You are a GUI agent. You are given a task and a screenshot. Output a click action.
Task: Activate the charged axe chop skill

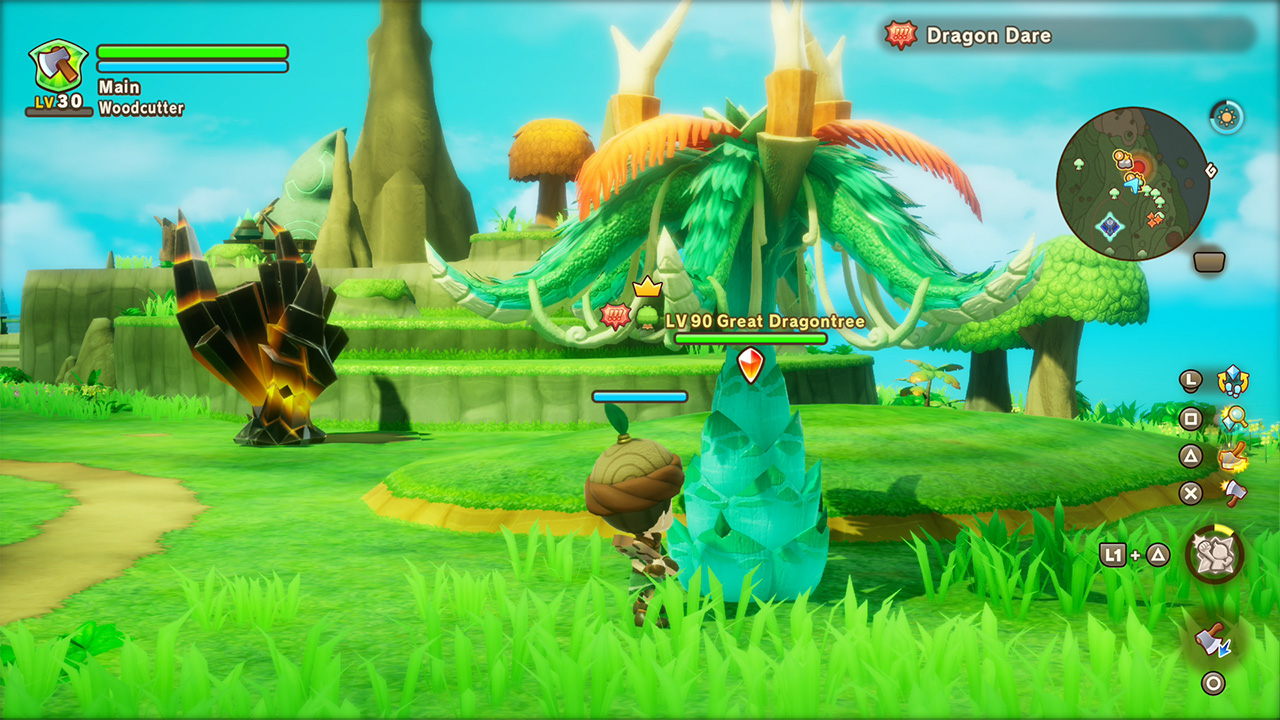pos(1233,456)
